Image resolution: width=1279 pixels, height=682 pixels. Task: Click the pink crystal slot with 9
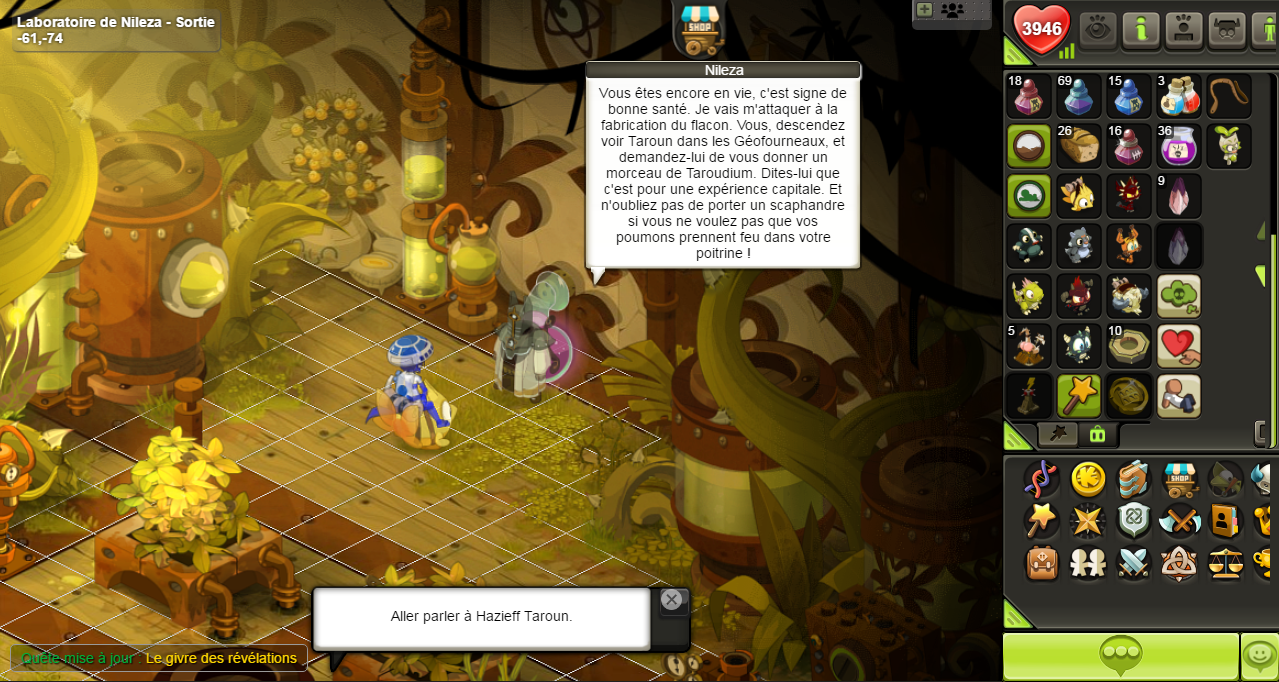click(x=1179, y=196)
